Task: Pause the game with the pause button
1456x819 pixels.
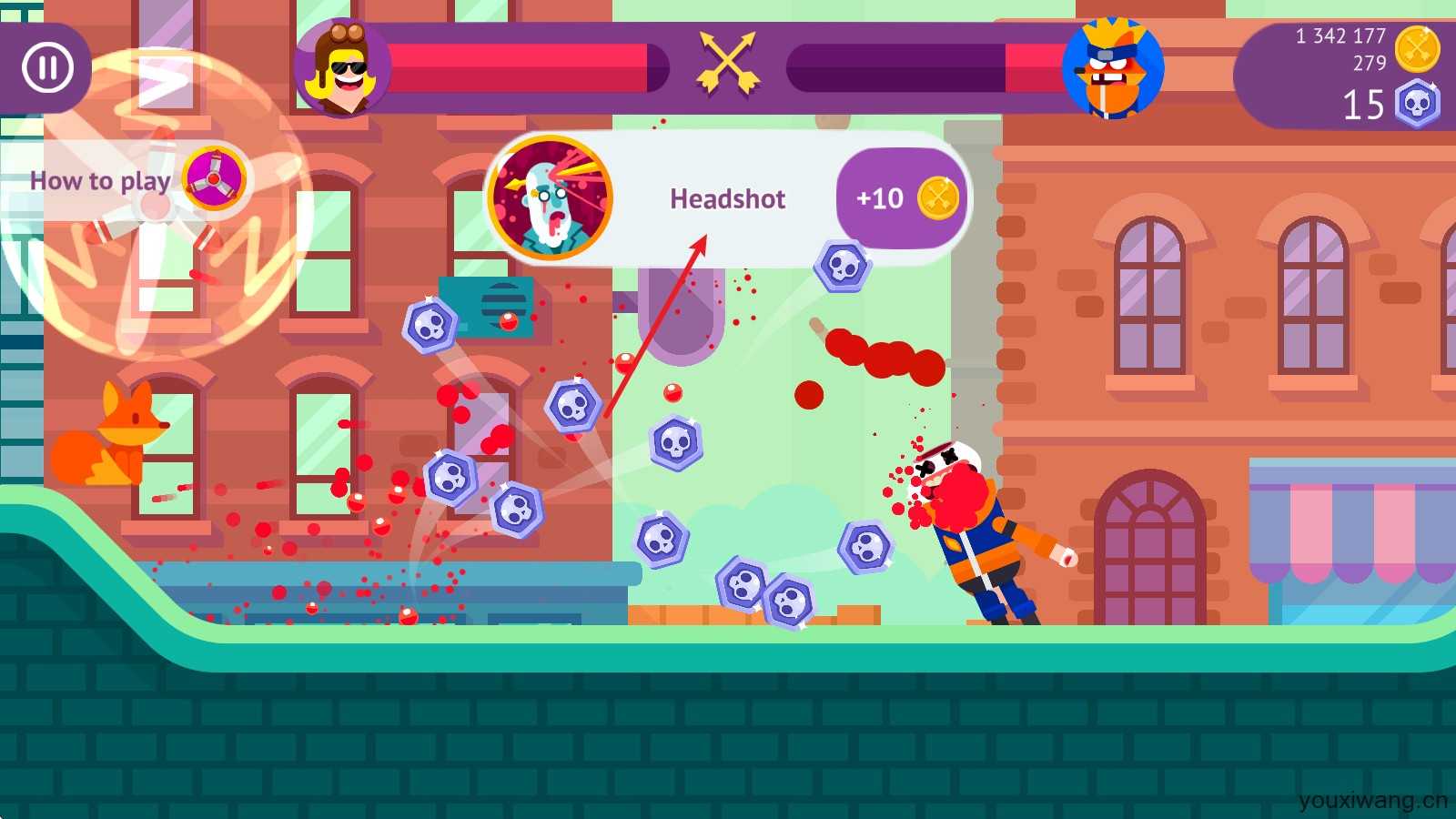Action: pyautogui.click(x=47, y=67)
